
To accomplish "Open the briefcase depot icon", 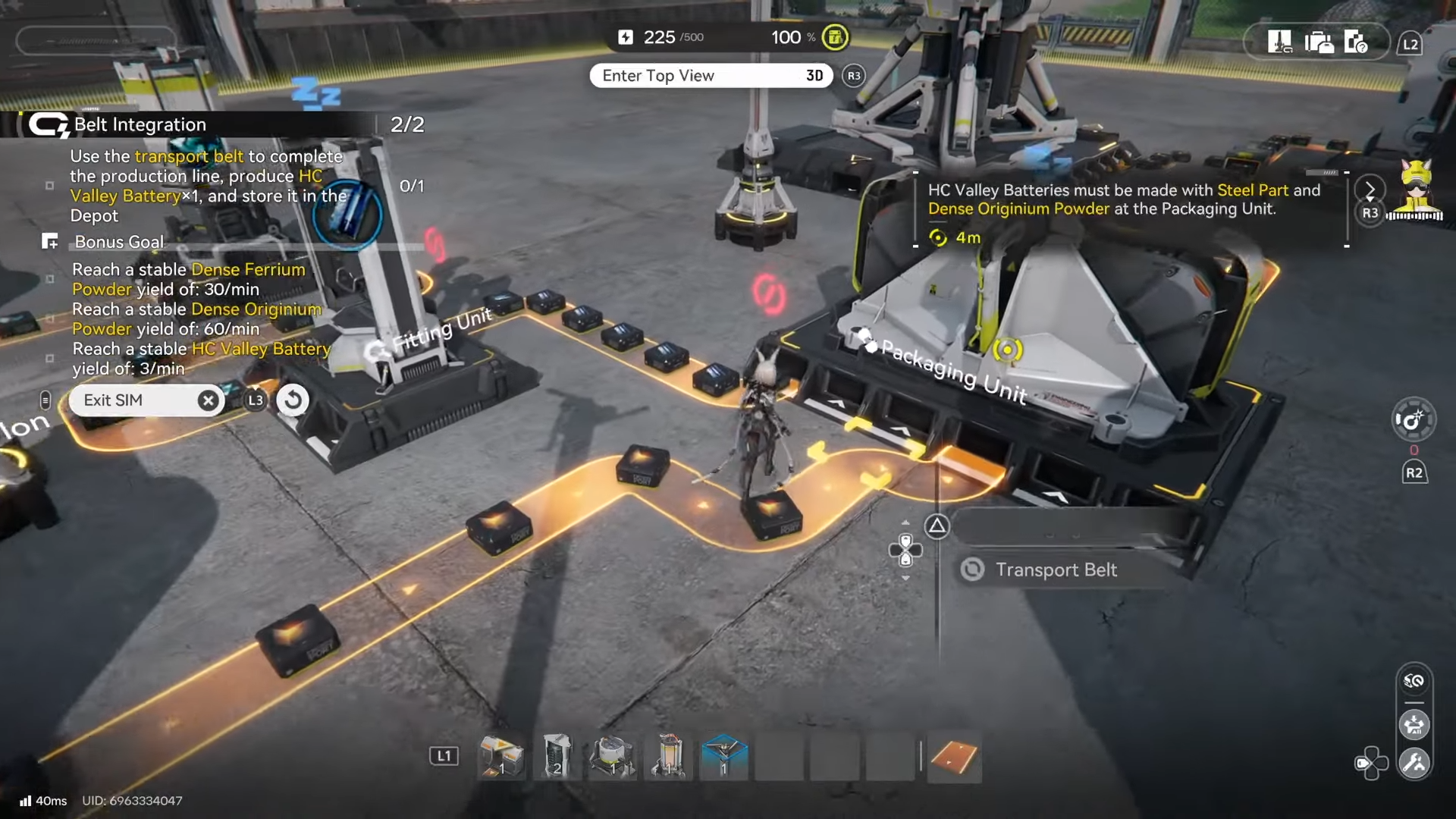I will coord(1319,42).
